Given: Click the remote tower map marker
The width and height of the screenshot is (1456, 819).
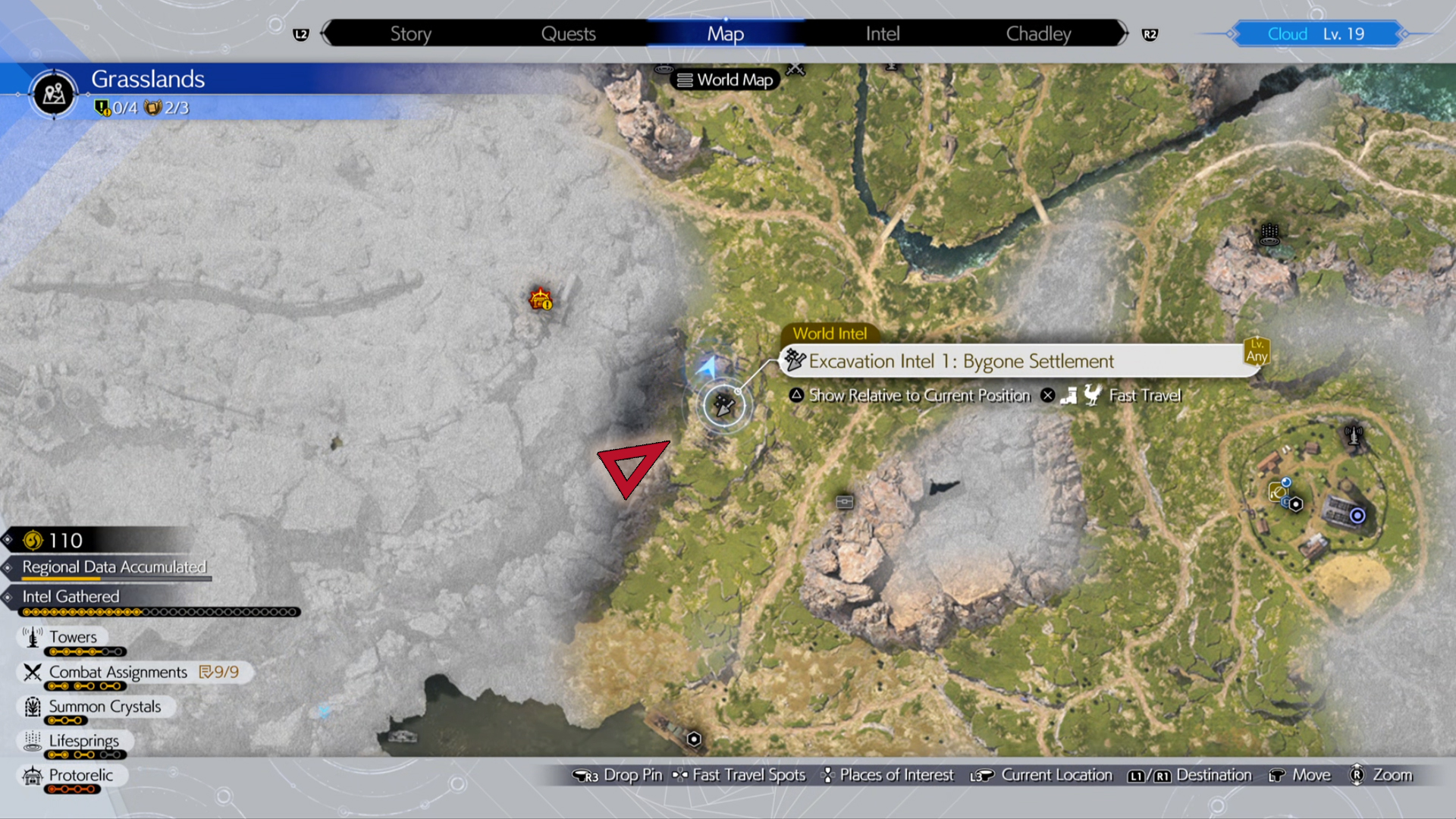Looking at the screenshot, I should 1354,435.
